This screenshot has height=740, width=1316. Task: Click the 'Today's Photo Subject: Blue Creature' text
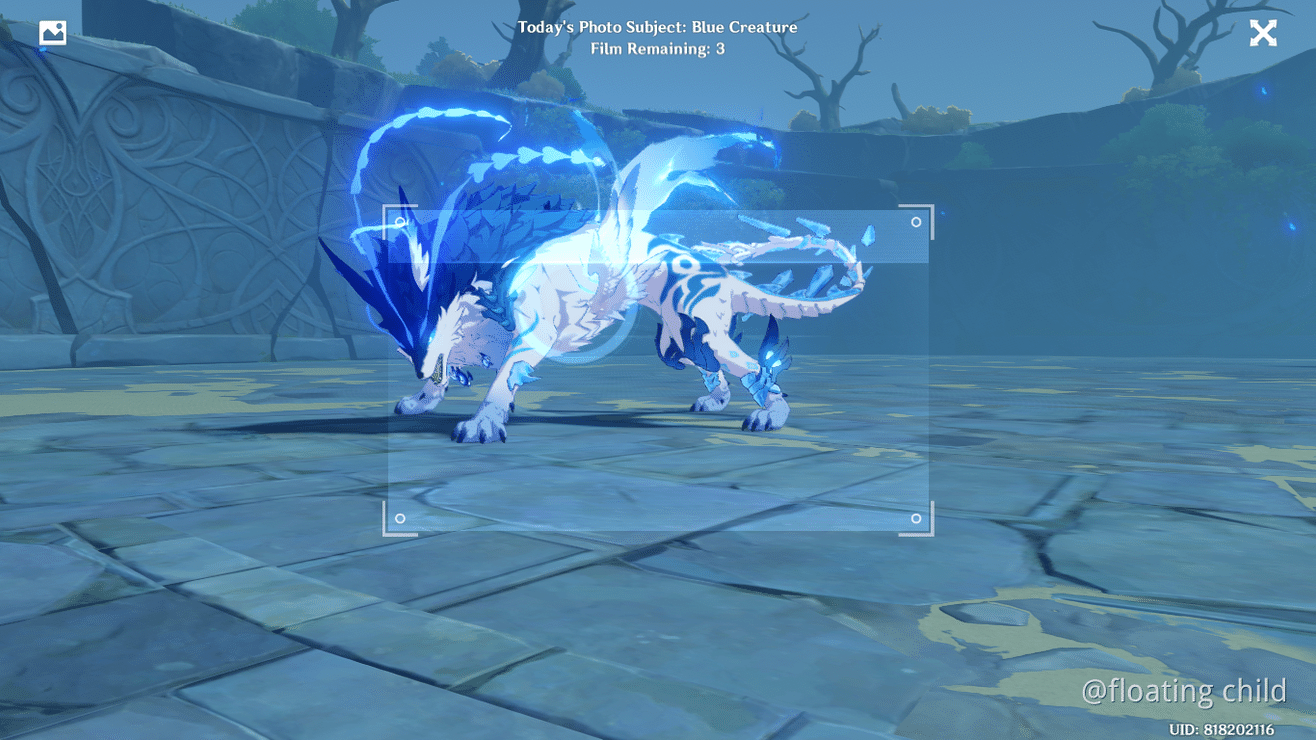point(658,27)
